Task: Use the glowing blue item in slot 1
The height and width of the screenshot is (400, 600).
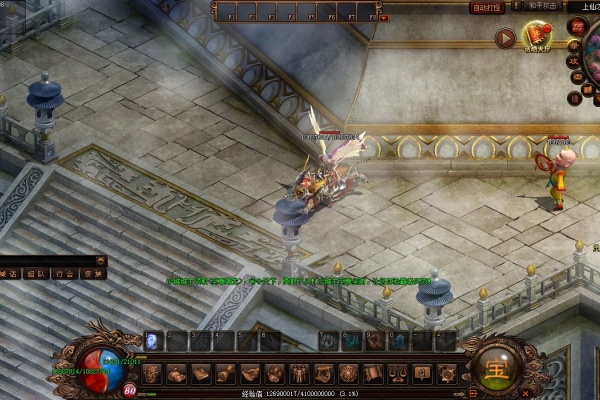Action: coord(153,341)
